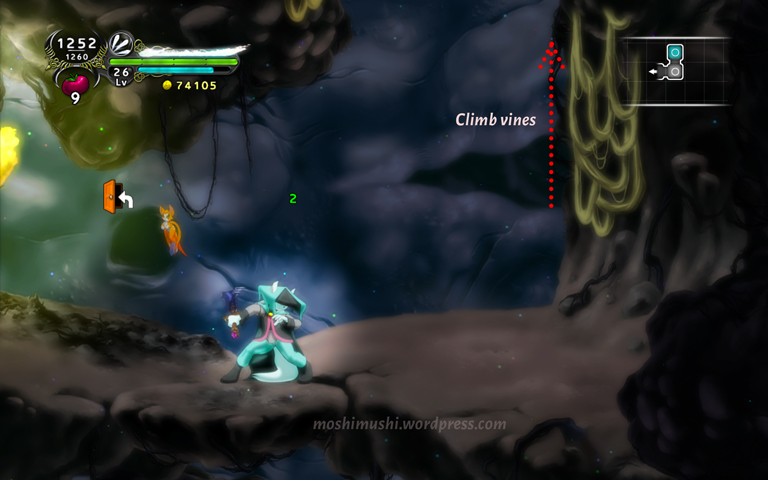Click the white sword-slash emblem on the HUD
Screen dimensions: 768x480
point(121,44)
